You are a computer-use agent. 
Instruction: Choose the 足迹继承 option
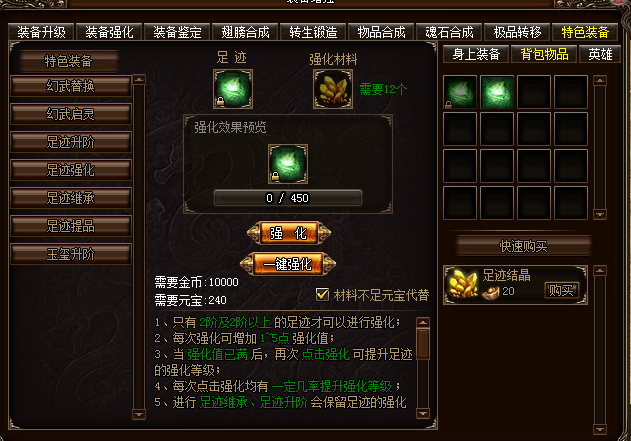pyautogui.click(x=71, y=198)
